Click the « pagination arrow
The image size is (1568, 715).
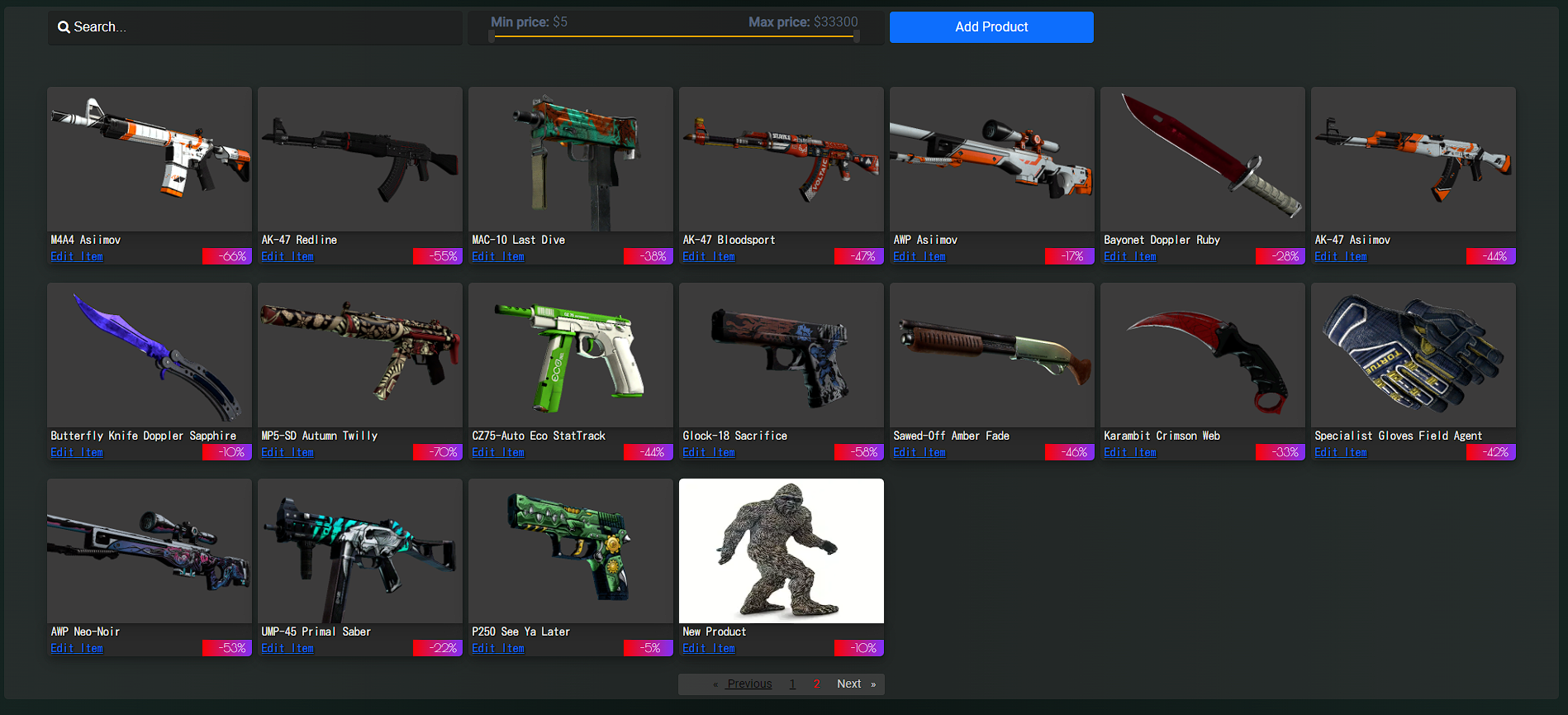716,684
